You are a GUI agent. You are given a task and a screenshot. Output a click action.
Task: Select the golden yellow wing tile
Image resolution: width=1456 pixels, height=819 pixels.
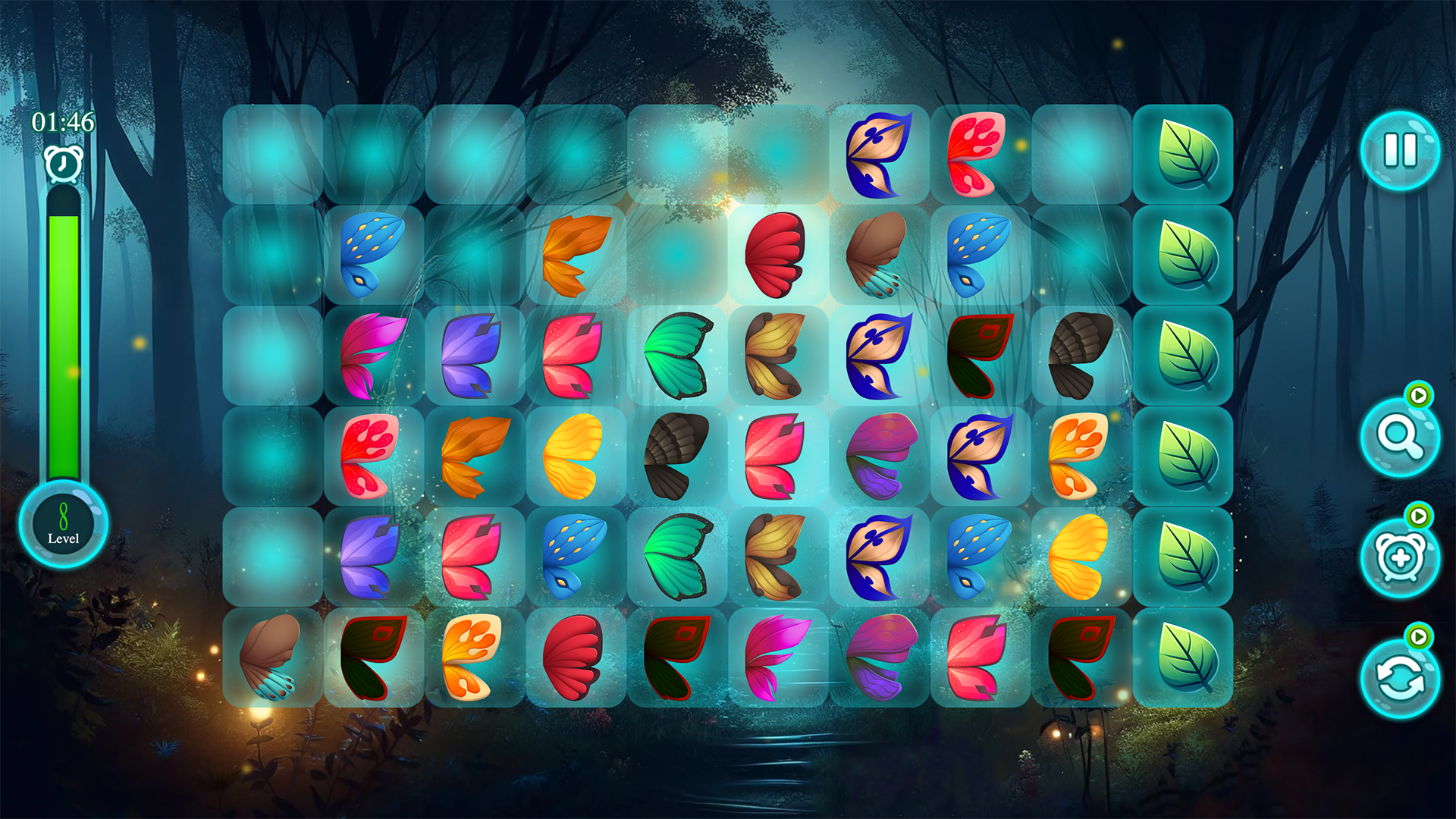coord(575,456)
